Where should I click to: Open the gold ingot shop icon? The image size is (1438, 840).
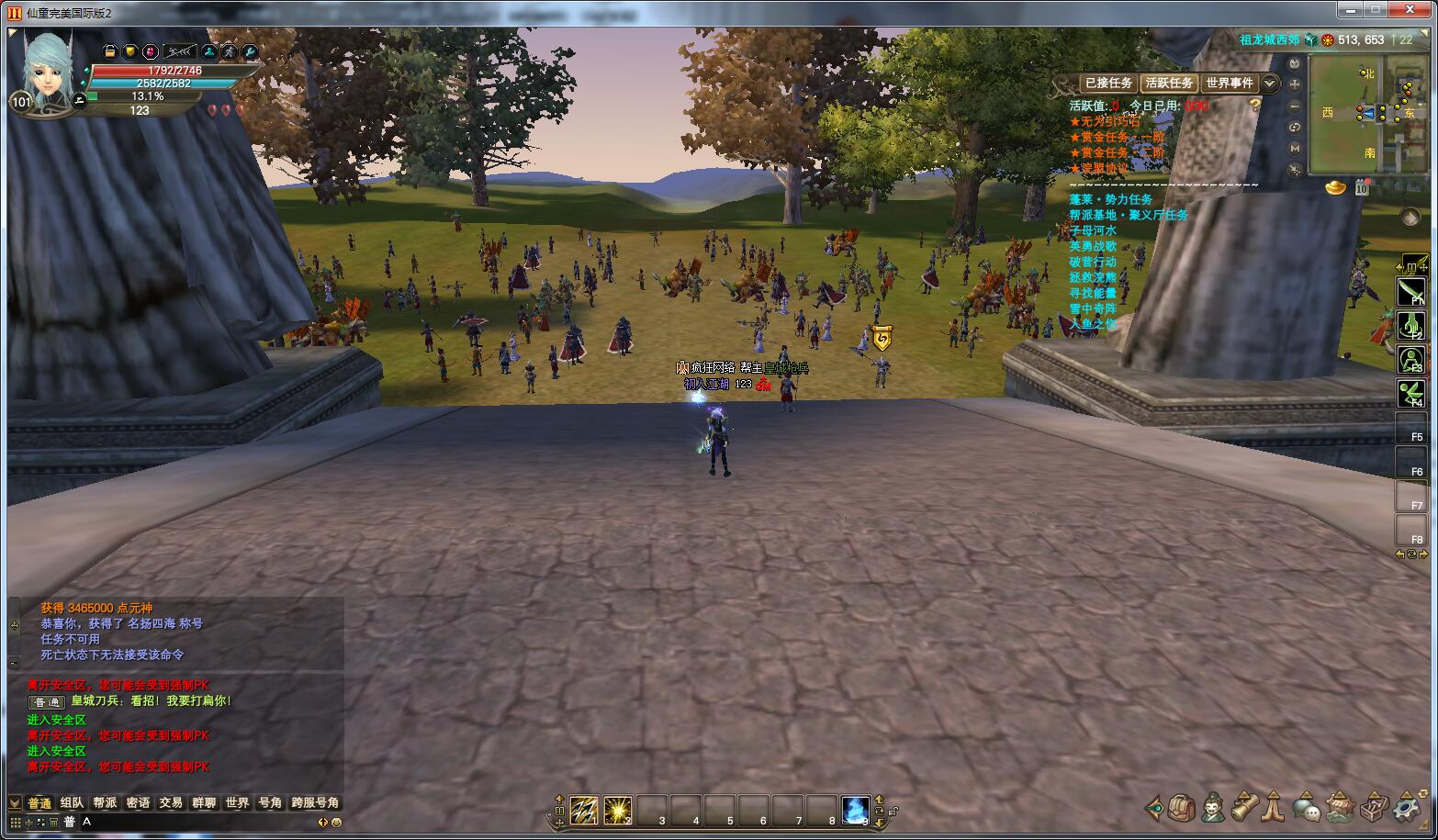coord(1335,188)
